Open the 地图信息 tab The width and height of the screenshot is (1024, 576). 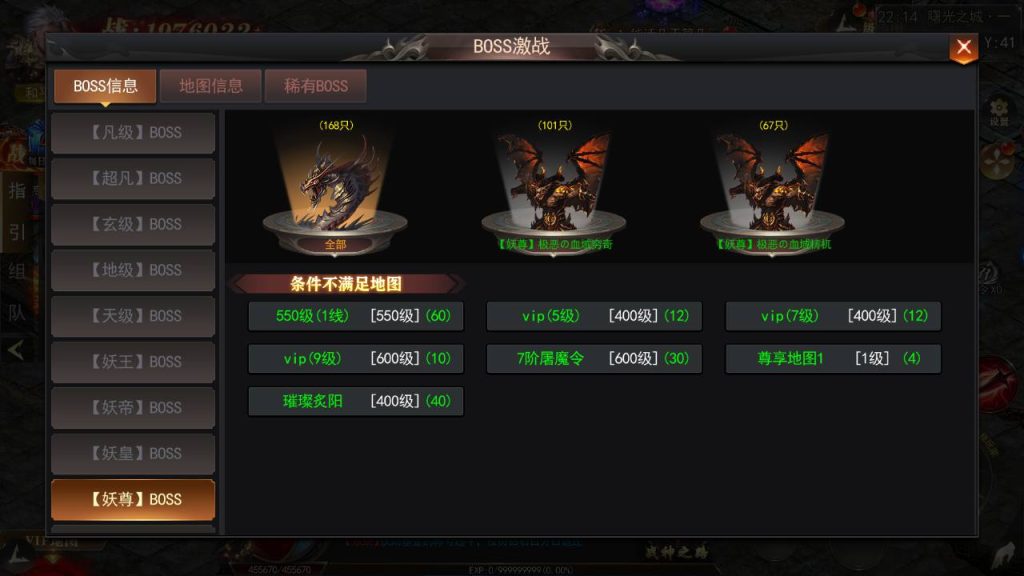pos(211,86)
